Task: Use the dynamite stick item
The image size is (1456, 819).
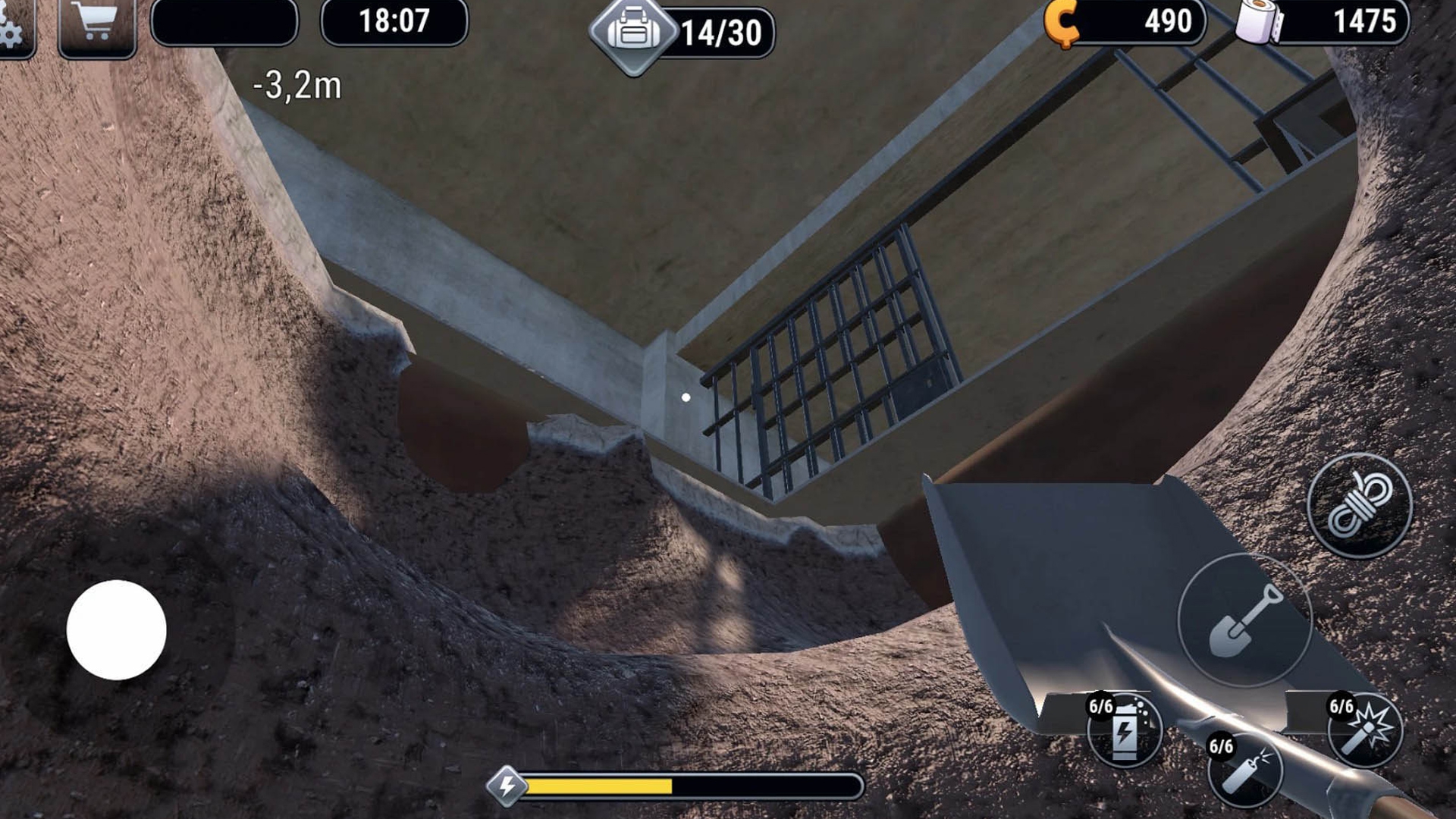Action: pos(1245,769)
